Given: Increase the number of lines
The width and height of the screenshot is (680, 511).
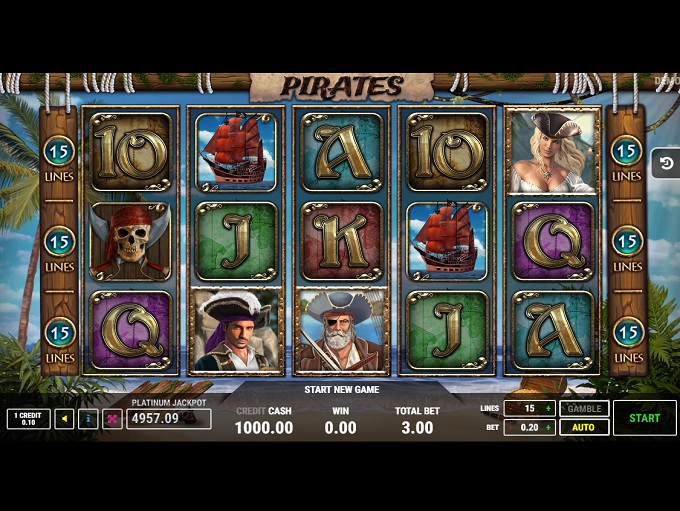Looking at the screenshot, I should click(549, 409).
